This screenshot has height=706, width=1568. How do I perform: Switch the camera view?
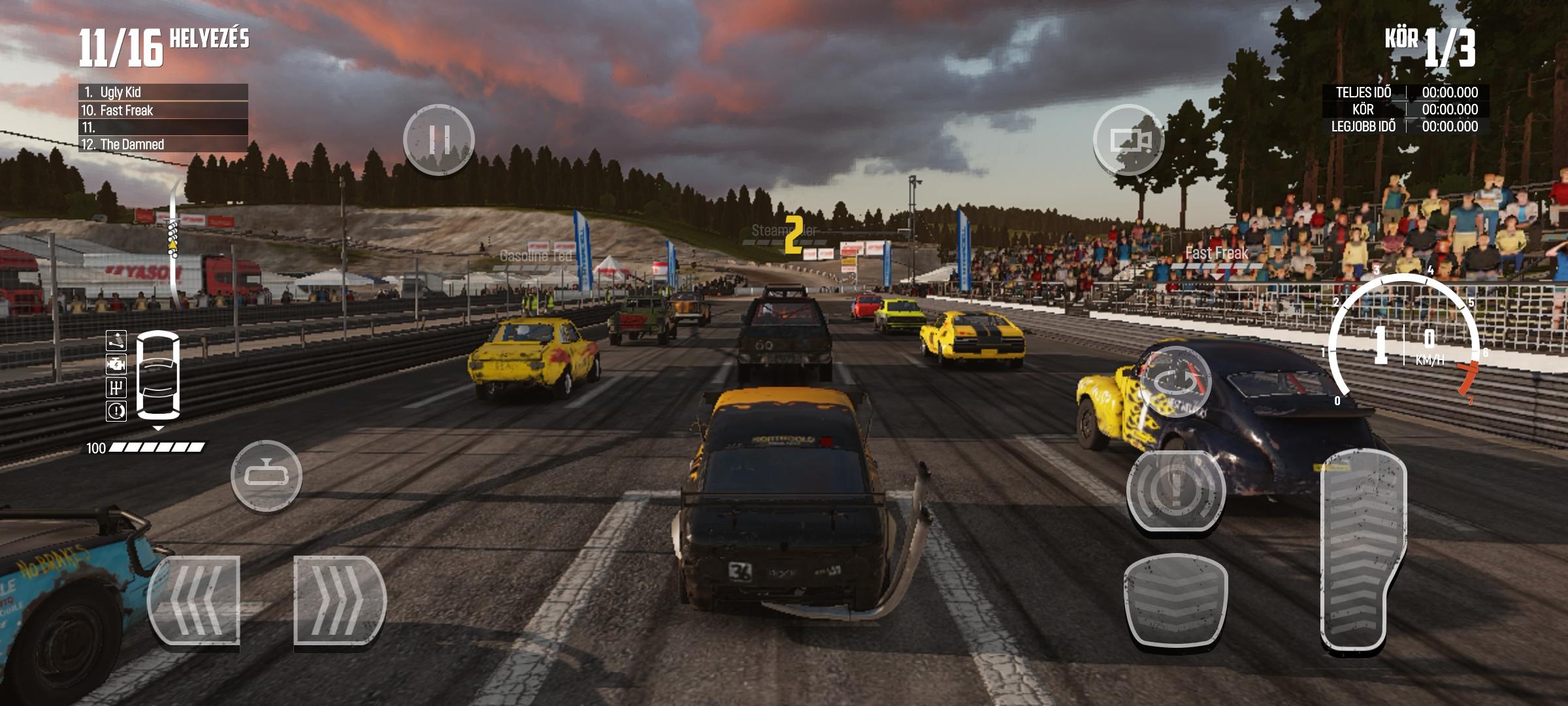1129,140
